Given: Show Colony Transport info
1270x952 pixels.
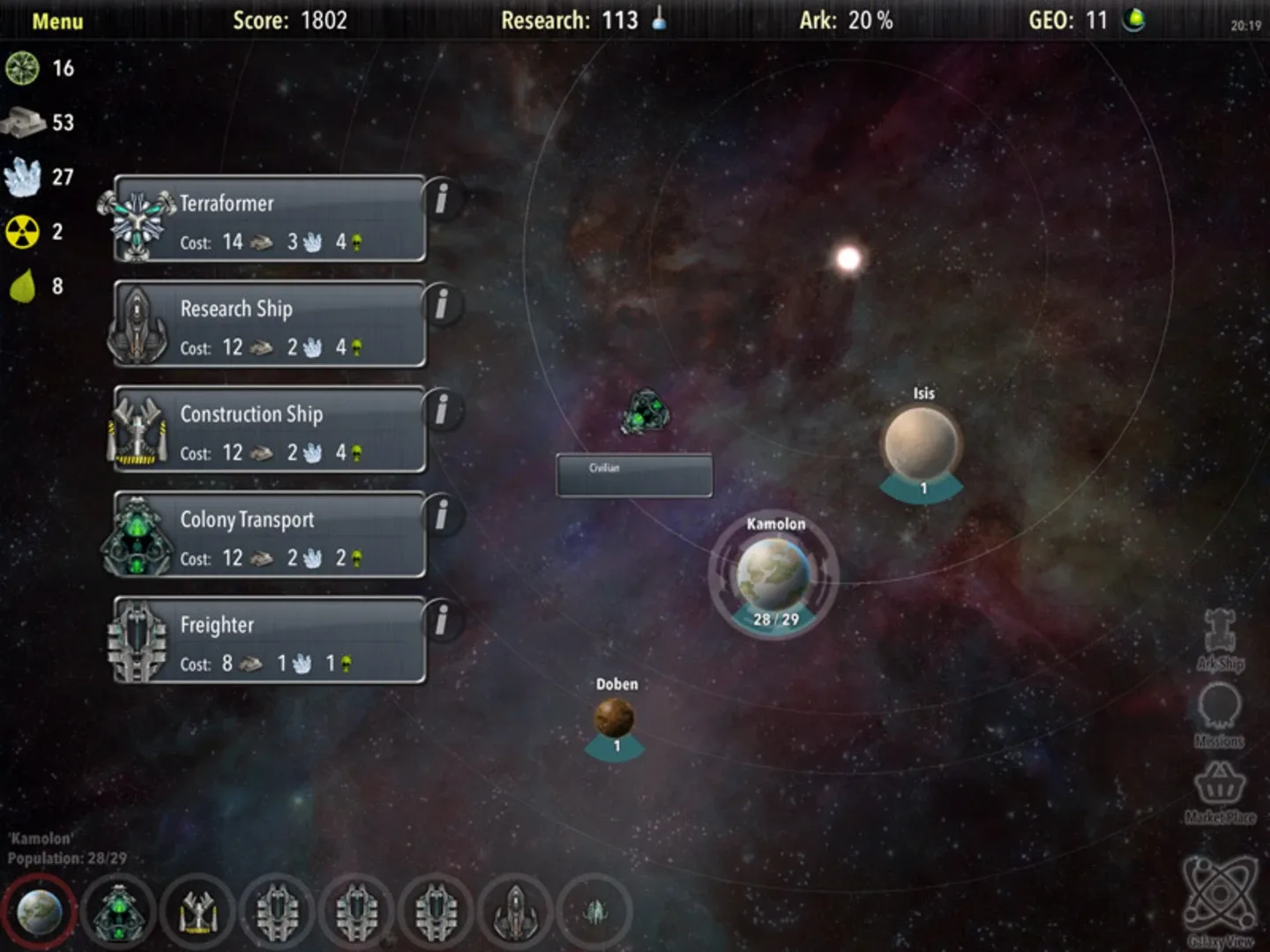Looking at the screenshot, I should (443, 516).
